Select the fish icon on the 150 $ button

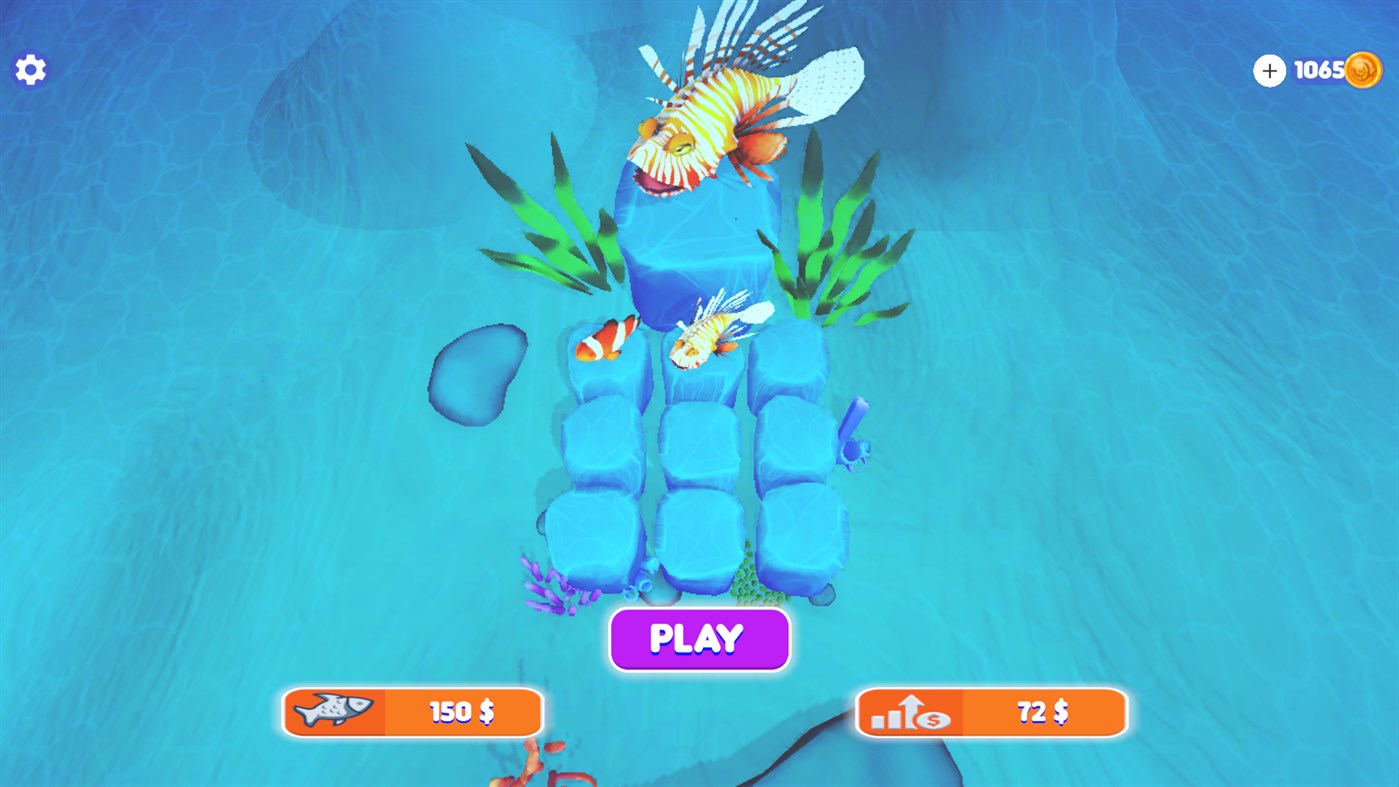coord(331,712)
